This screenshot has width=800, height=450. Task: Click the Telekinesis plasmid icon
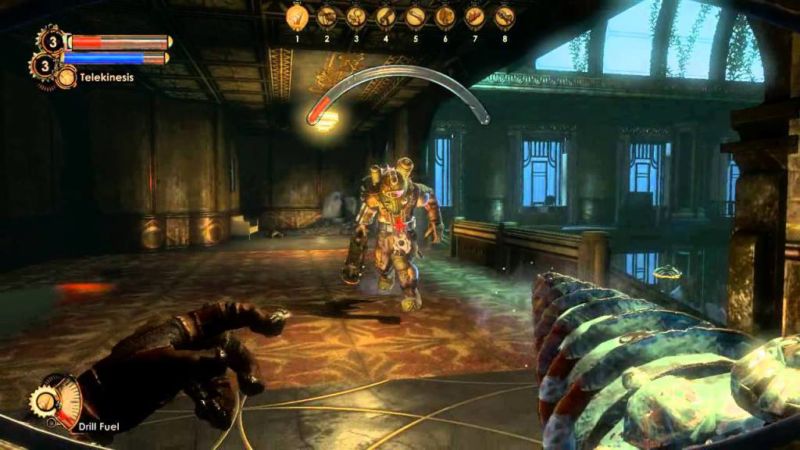pyautogui.click(x=66, y=76)
